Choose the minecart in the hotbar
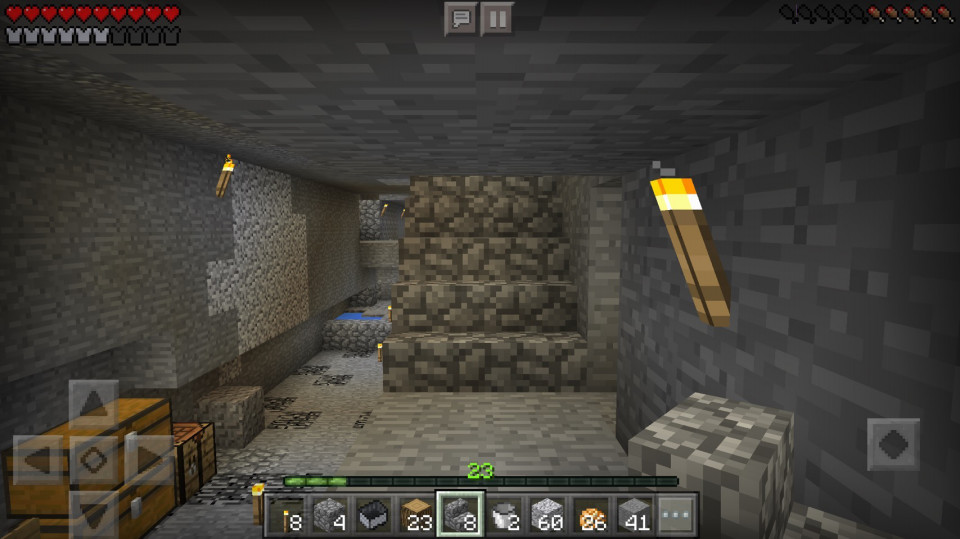 (374, 514)
